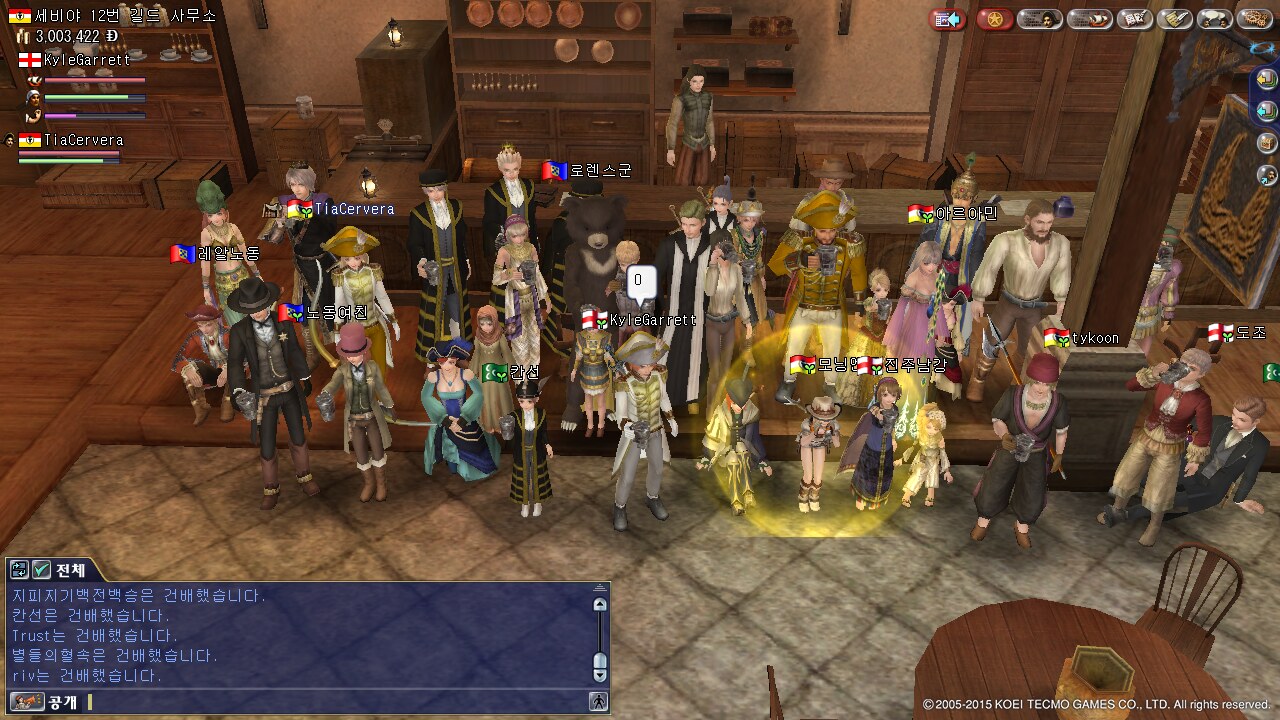Open the ship menu with sailing ship icon
This screenshot has height=720, width=1280.
point(1089,19)
